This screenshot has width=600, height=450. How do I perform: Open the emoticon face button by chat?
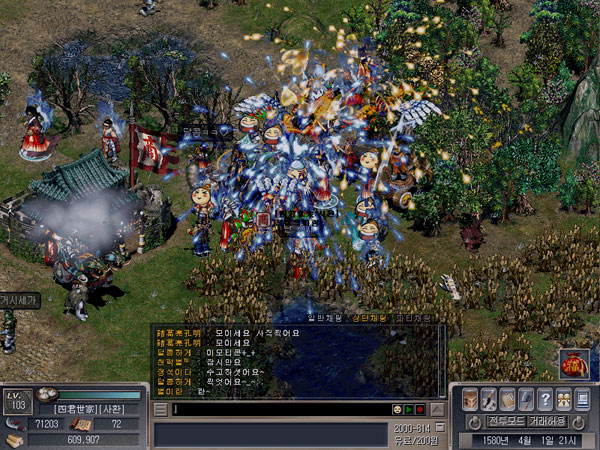tap(398, 409)
